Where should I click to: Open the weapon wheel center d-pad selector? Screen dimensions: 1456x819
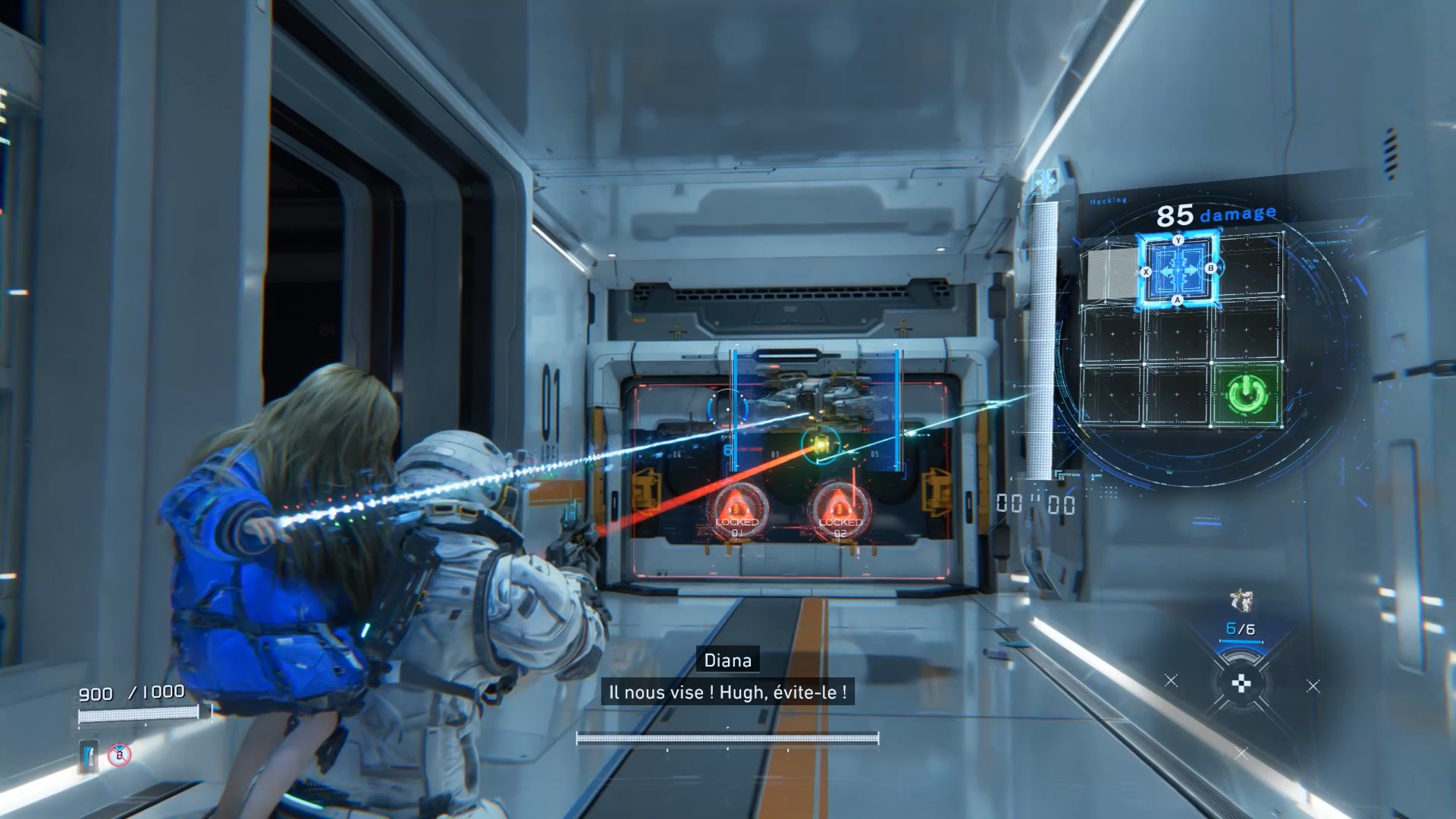point(1241,685)
